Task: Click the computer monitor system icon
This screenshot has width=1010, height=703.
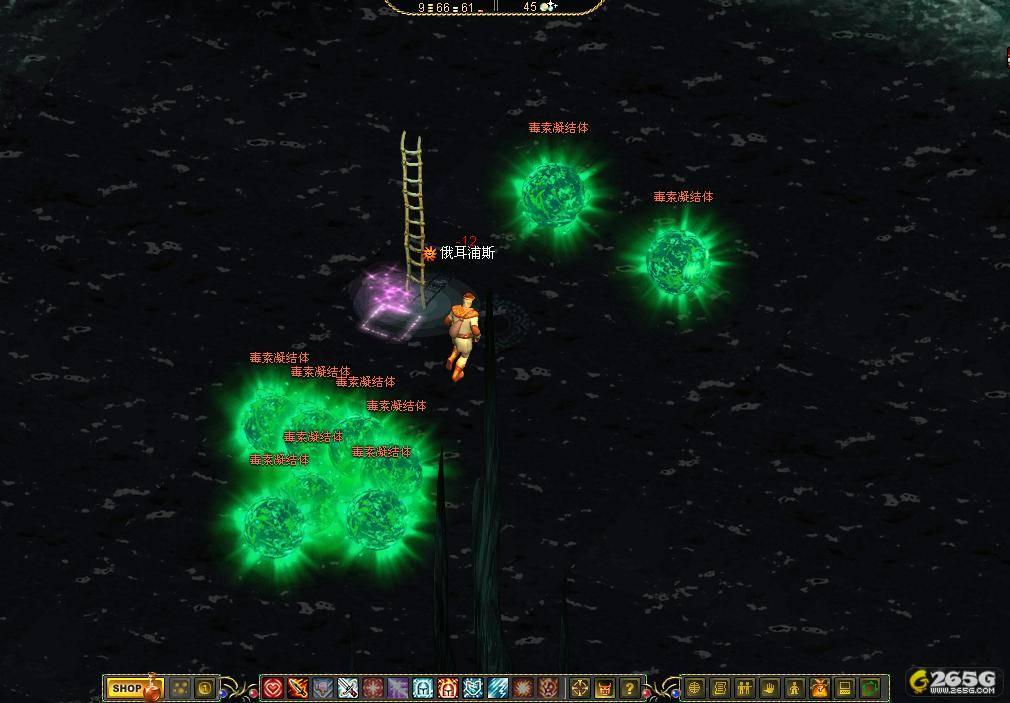Action: pyautogui.click(x=845, y=688)
